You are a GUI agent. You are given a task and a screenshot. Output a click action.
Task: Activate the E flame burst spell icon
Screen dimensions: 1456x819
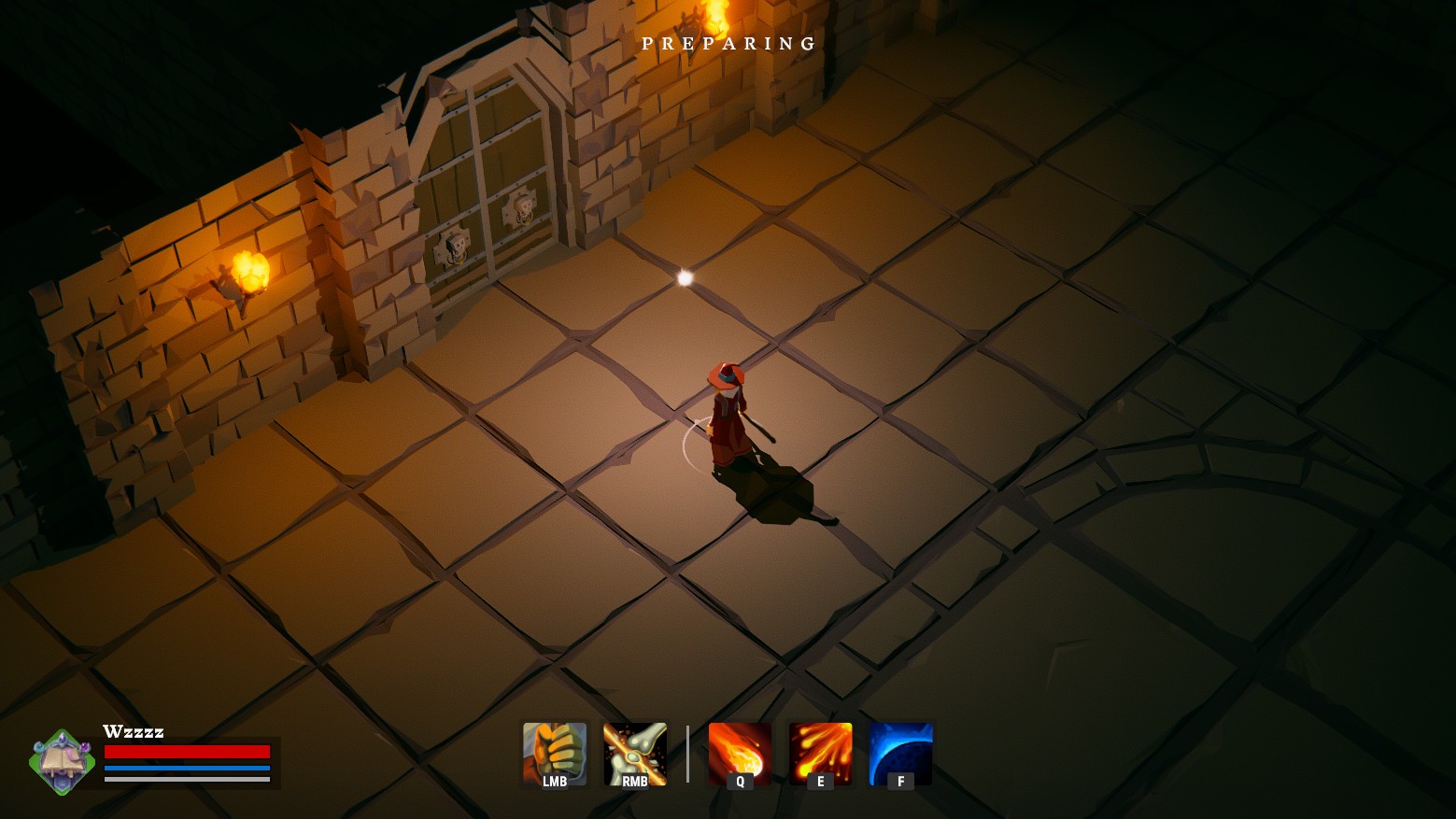pyautogui.click(x=819, y=752)
